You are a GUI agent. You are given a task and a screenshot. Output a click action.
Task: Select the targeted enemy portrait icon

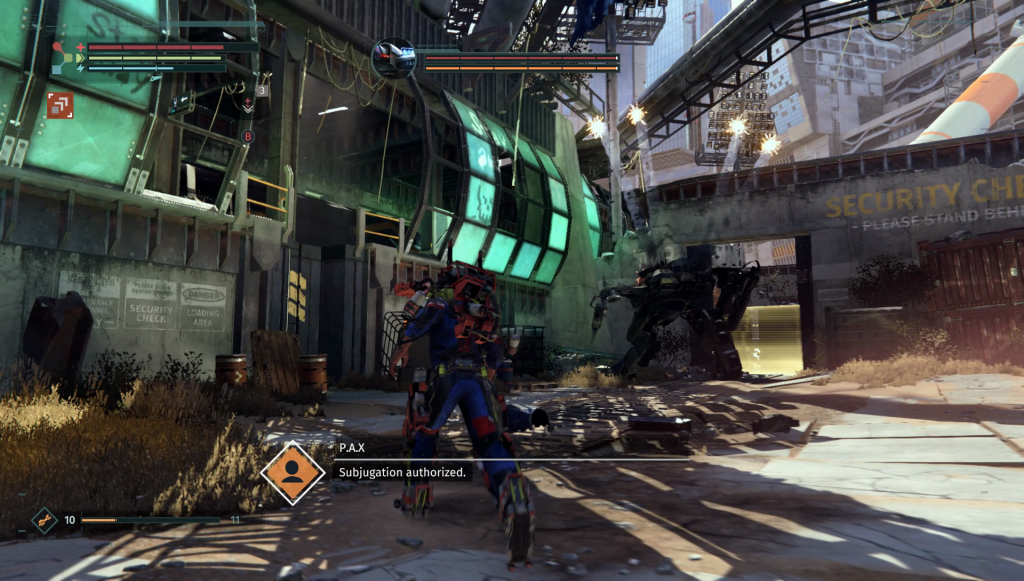(393, 59)
